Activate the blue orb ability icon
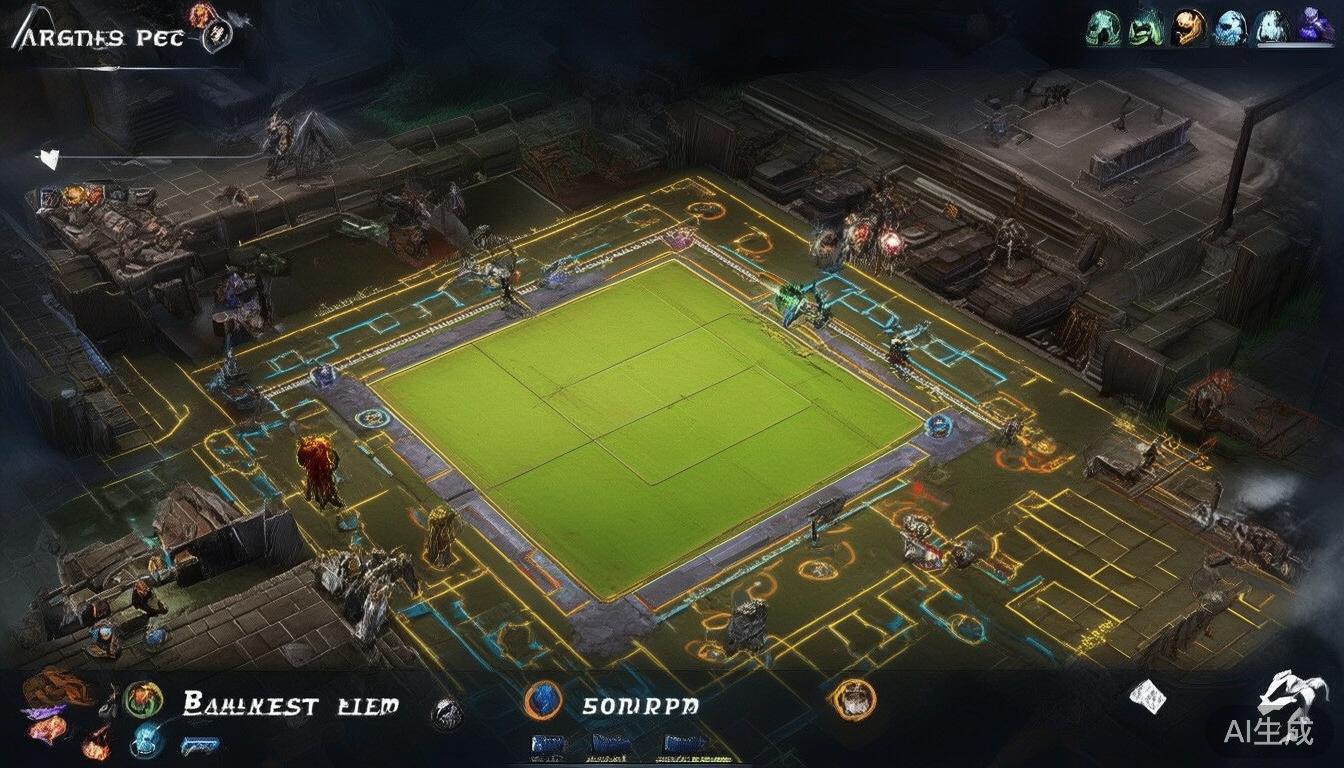This screenshot has width=1344, height=768. (145, 741)
